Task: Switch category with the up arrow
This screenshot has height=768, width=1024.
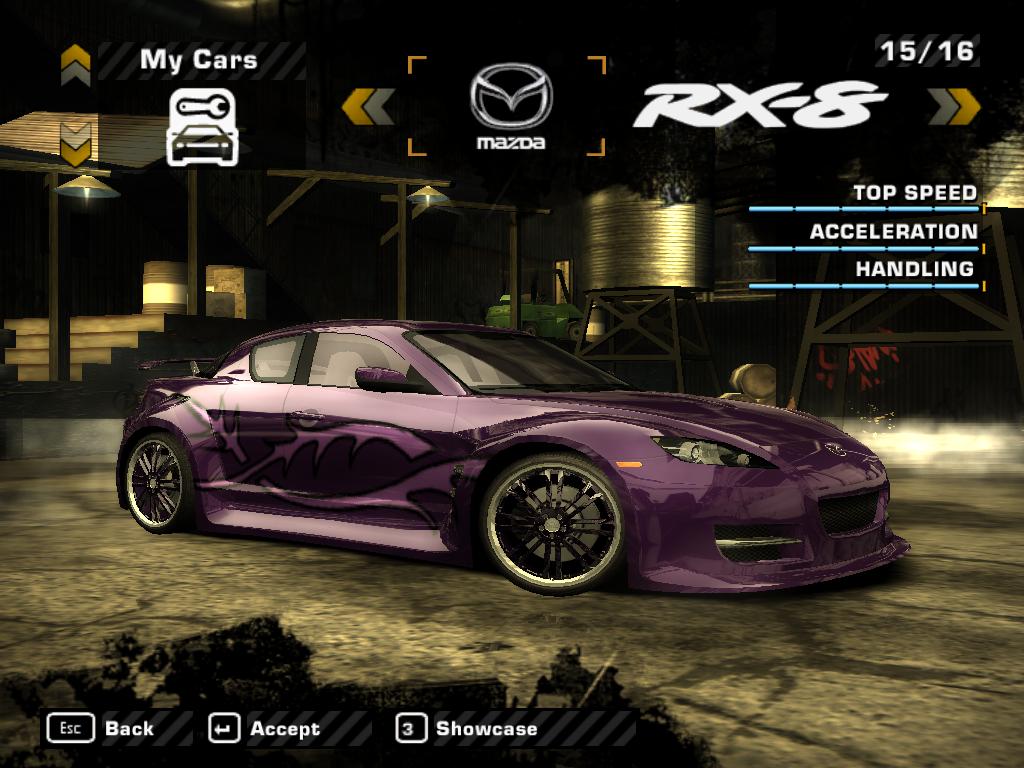Action: 76,66
